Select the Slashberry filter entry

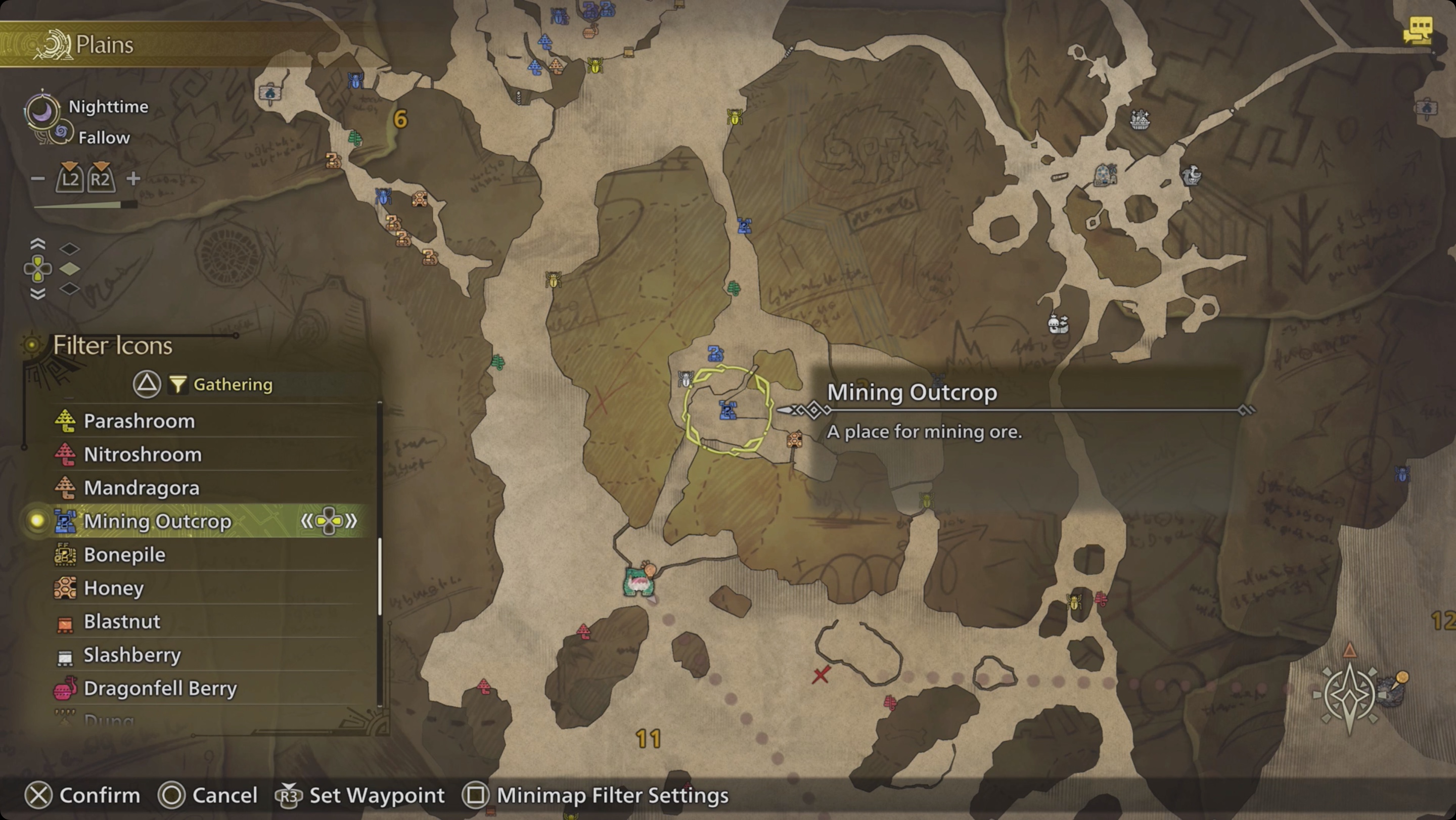tap(132, 654)
